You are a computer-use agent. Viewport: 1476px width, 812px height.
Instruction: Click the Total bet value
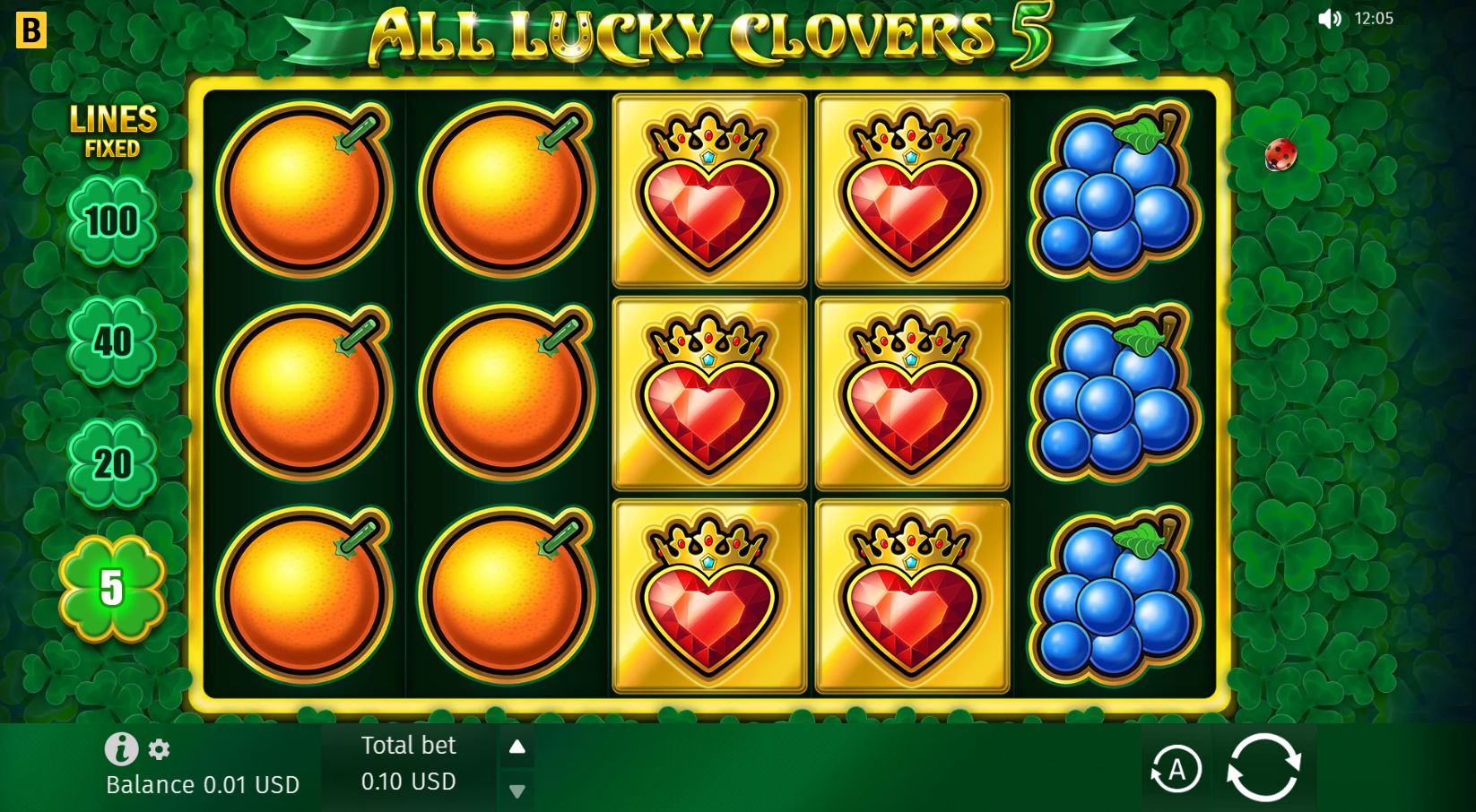(408, 782)
